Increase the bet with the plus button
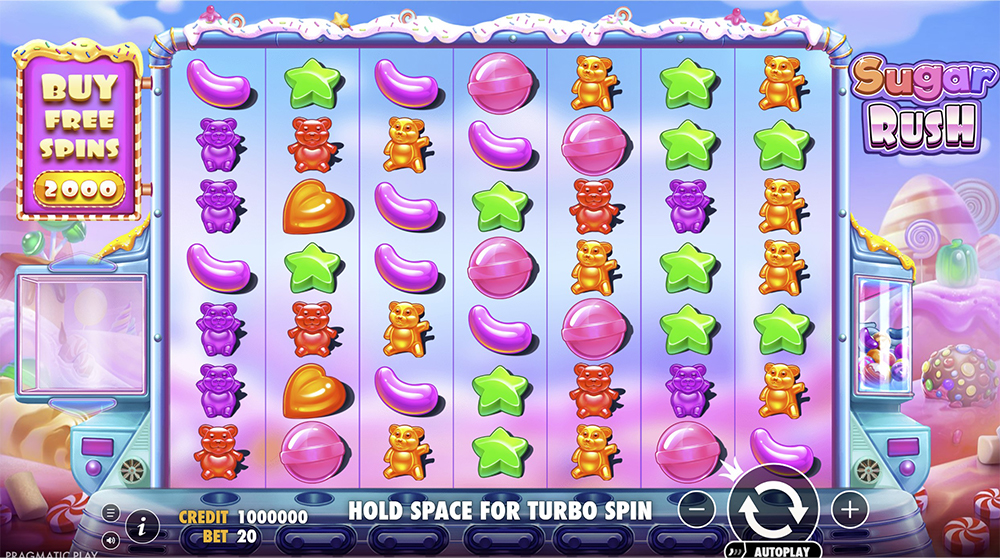The height and width of the screenshot is (558, 1000). click(850, 509)
